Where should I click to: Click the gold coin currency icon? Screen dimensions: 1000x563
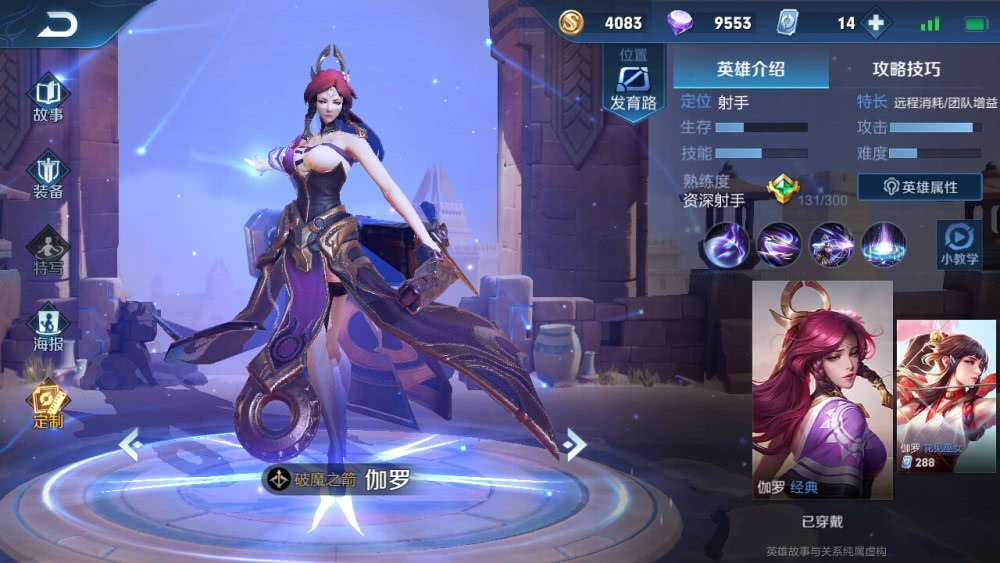point(571,22)
